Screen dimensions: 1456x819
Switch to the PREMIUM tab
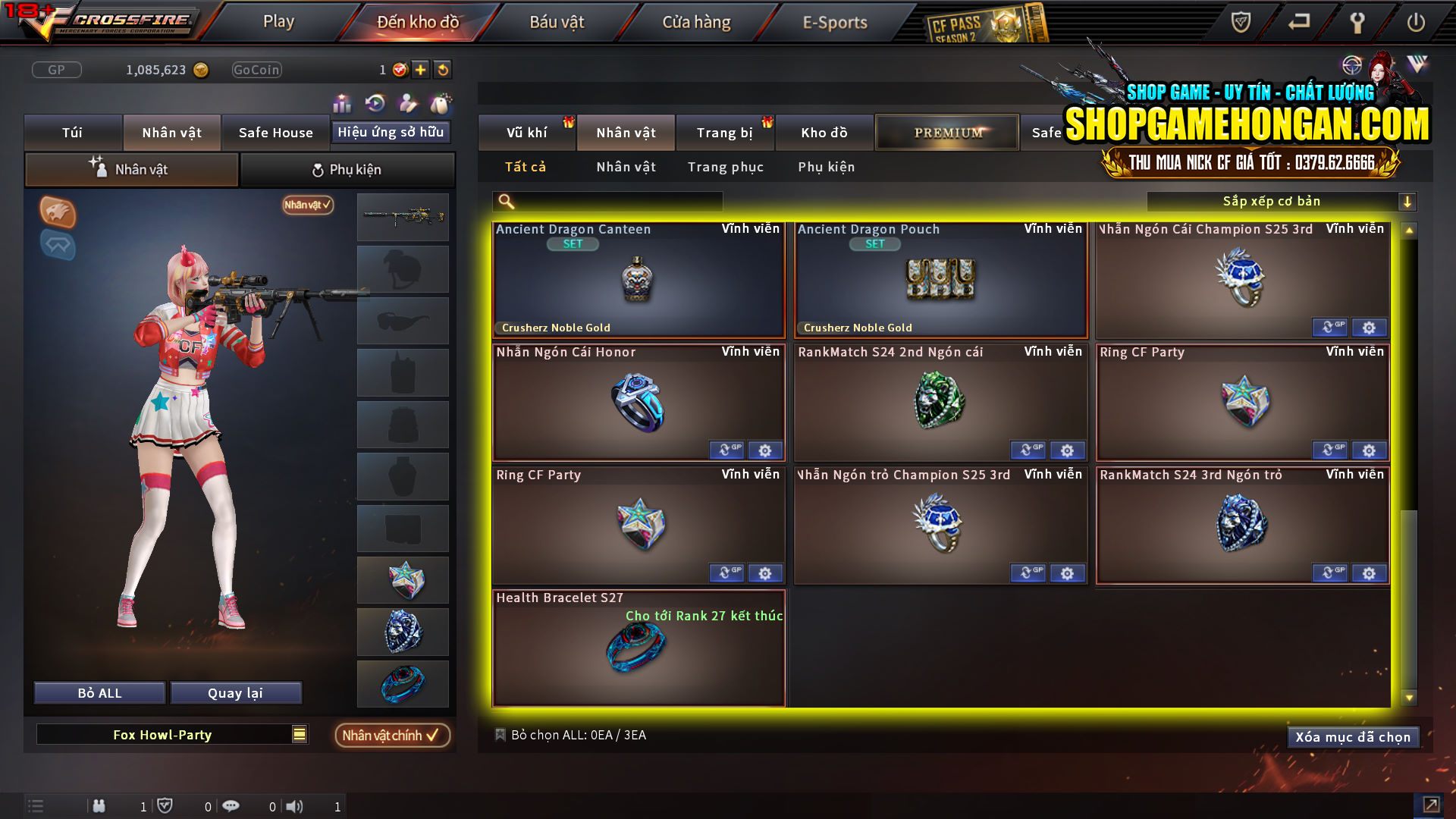click(946, 132)
